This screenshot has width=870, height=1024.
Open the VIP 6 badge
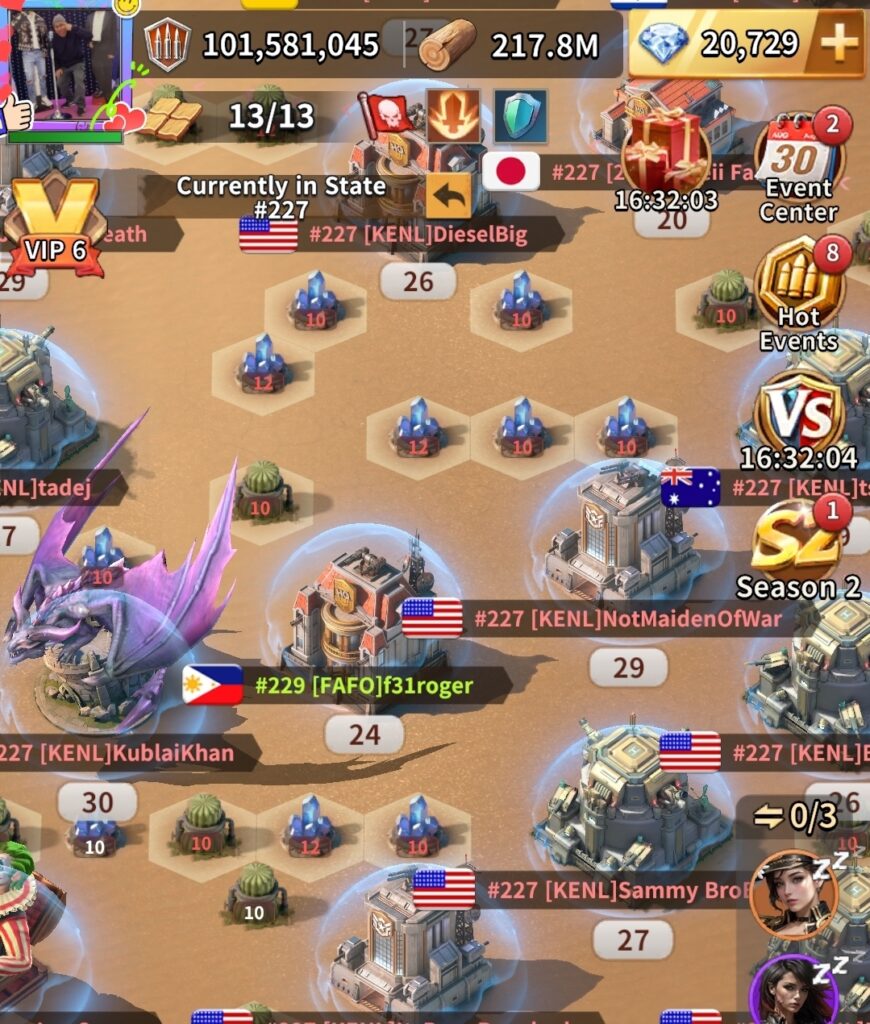click(55, 225)
